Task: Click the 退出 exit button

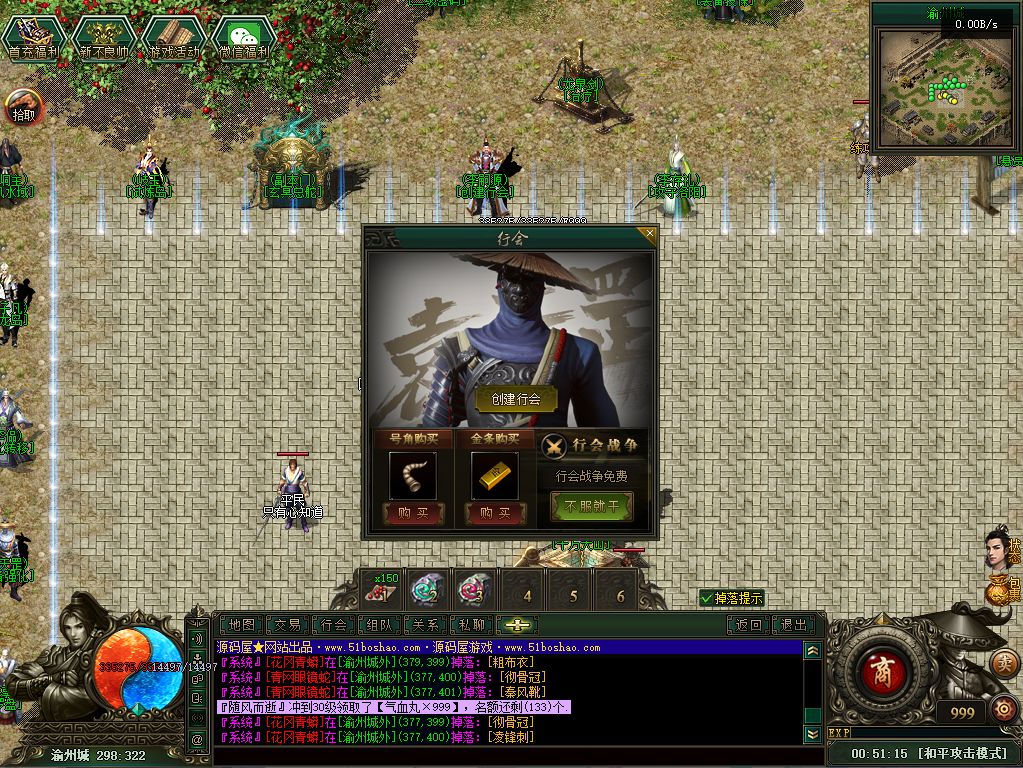Action: (794, 625)
